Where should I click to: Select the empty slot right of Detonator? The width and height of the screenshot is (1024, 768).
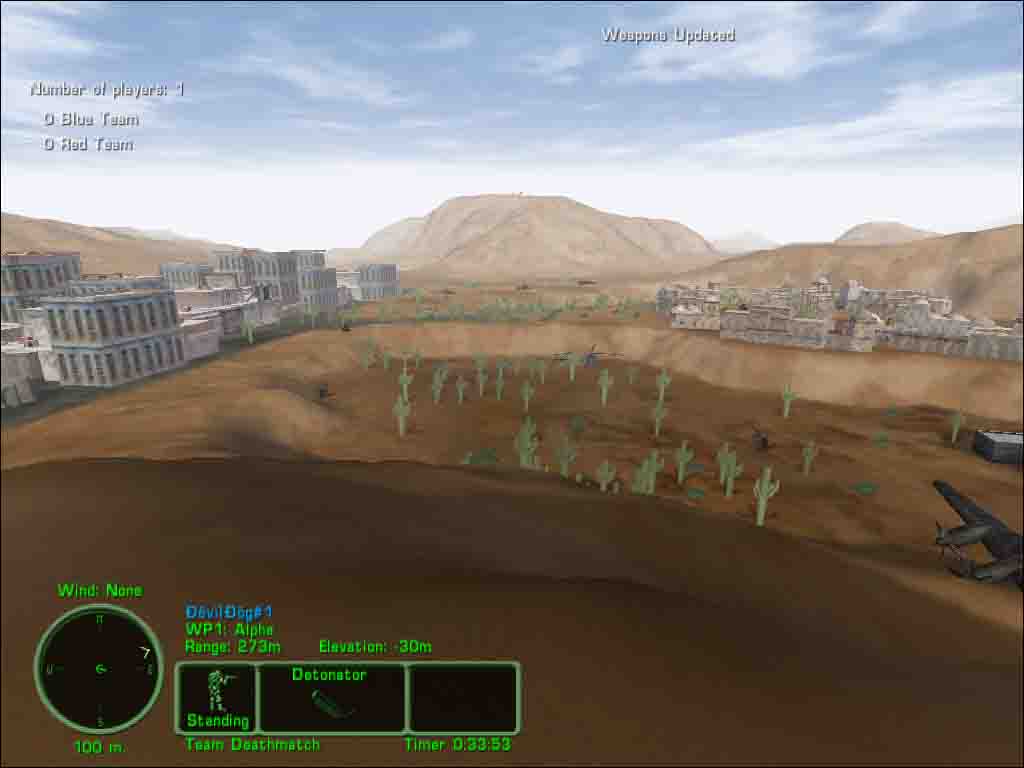click(463, 697)
